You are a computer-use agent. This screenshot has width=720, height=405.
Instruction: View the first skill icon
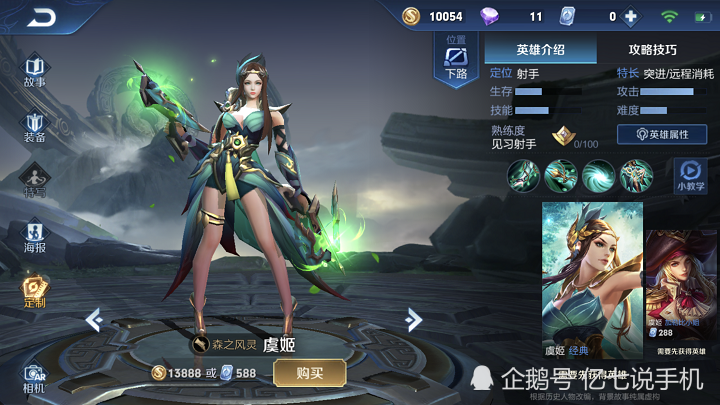point(523,175)
